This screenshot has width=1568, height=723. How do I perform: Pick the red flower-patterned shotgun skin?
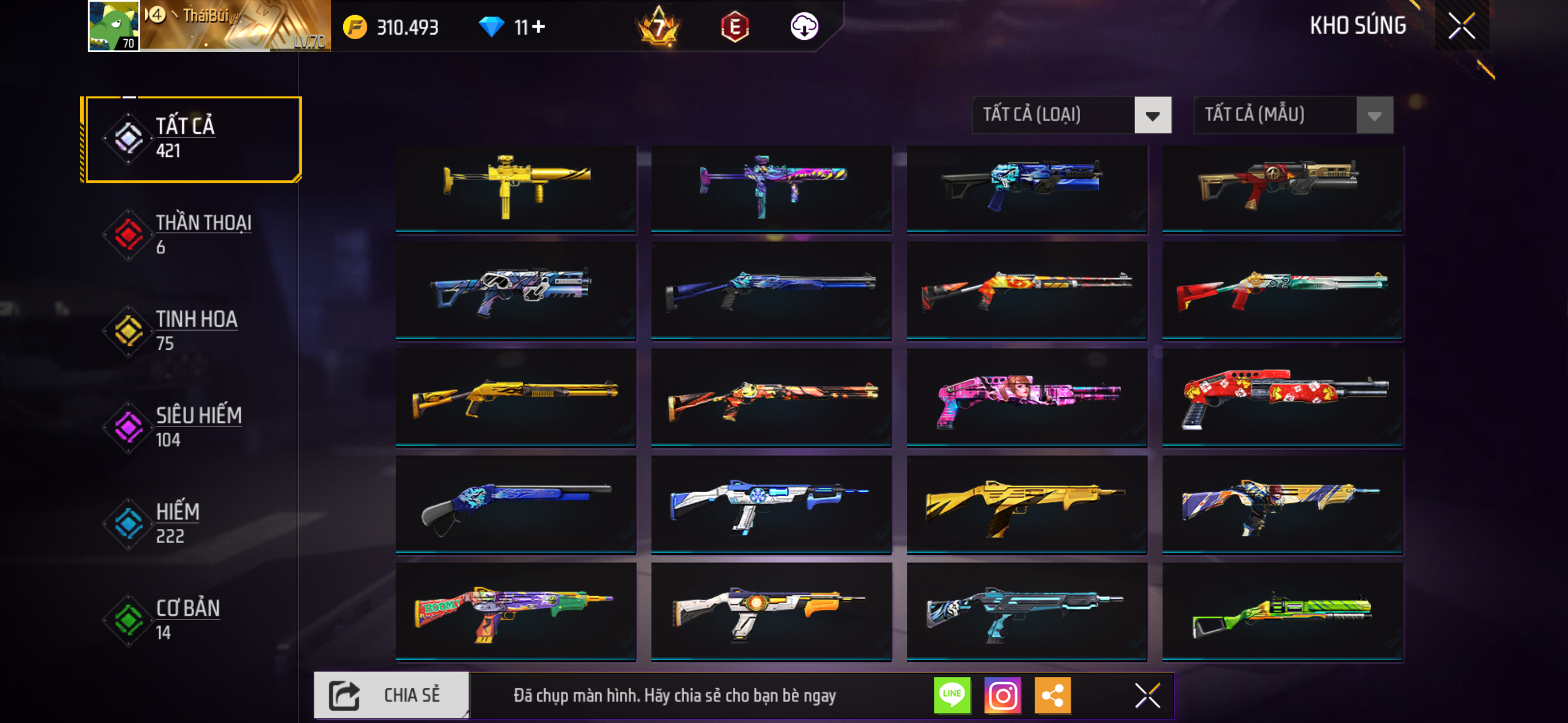(1283, 398)
